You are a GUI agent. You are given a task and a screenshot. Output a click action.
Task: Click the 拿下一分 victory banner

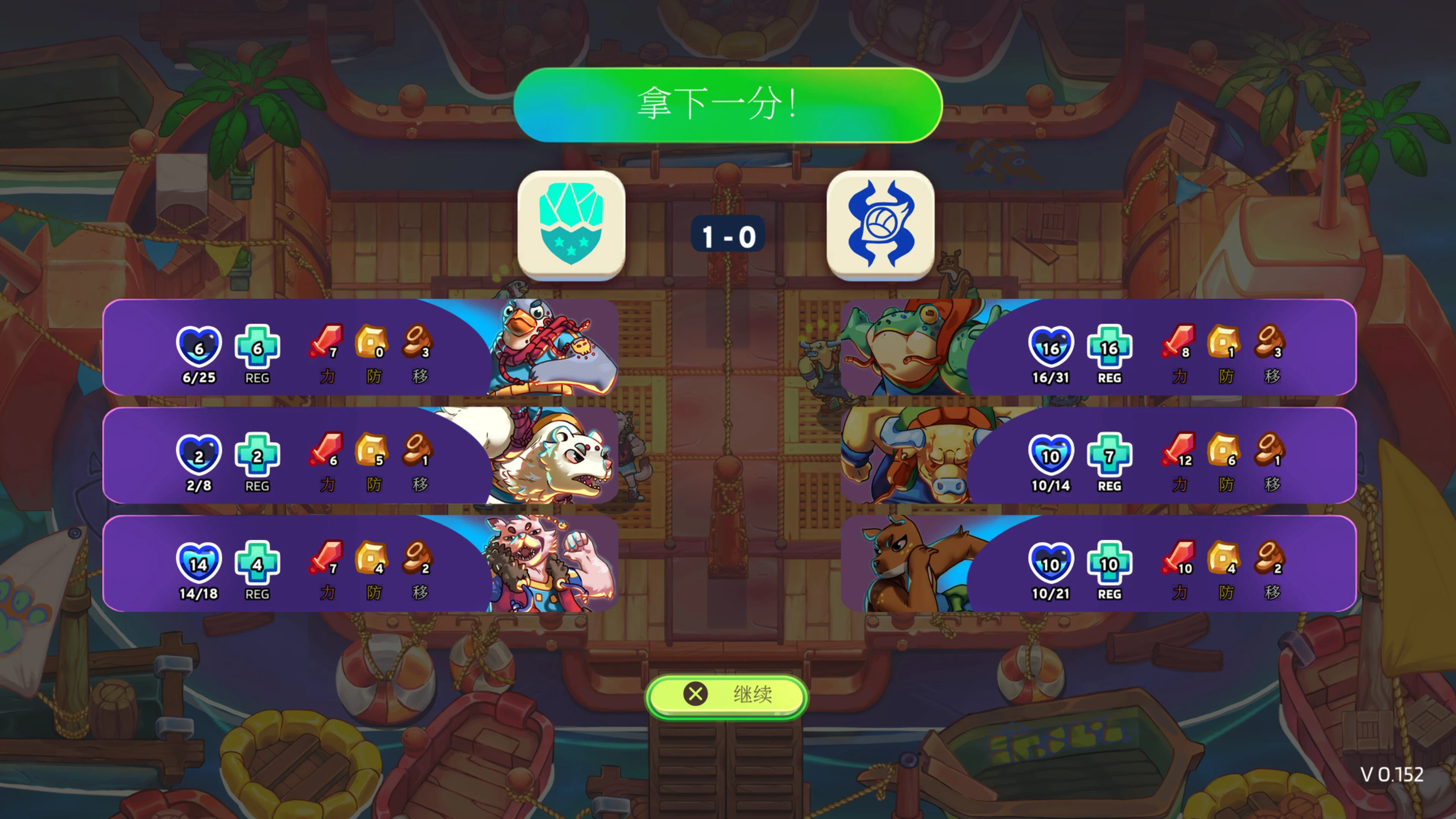(x=728, y=105)
